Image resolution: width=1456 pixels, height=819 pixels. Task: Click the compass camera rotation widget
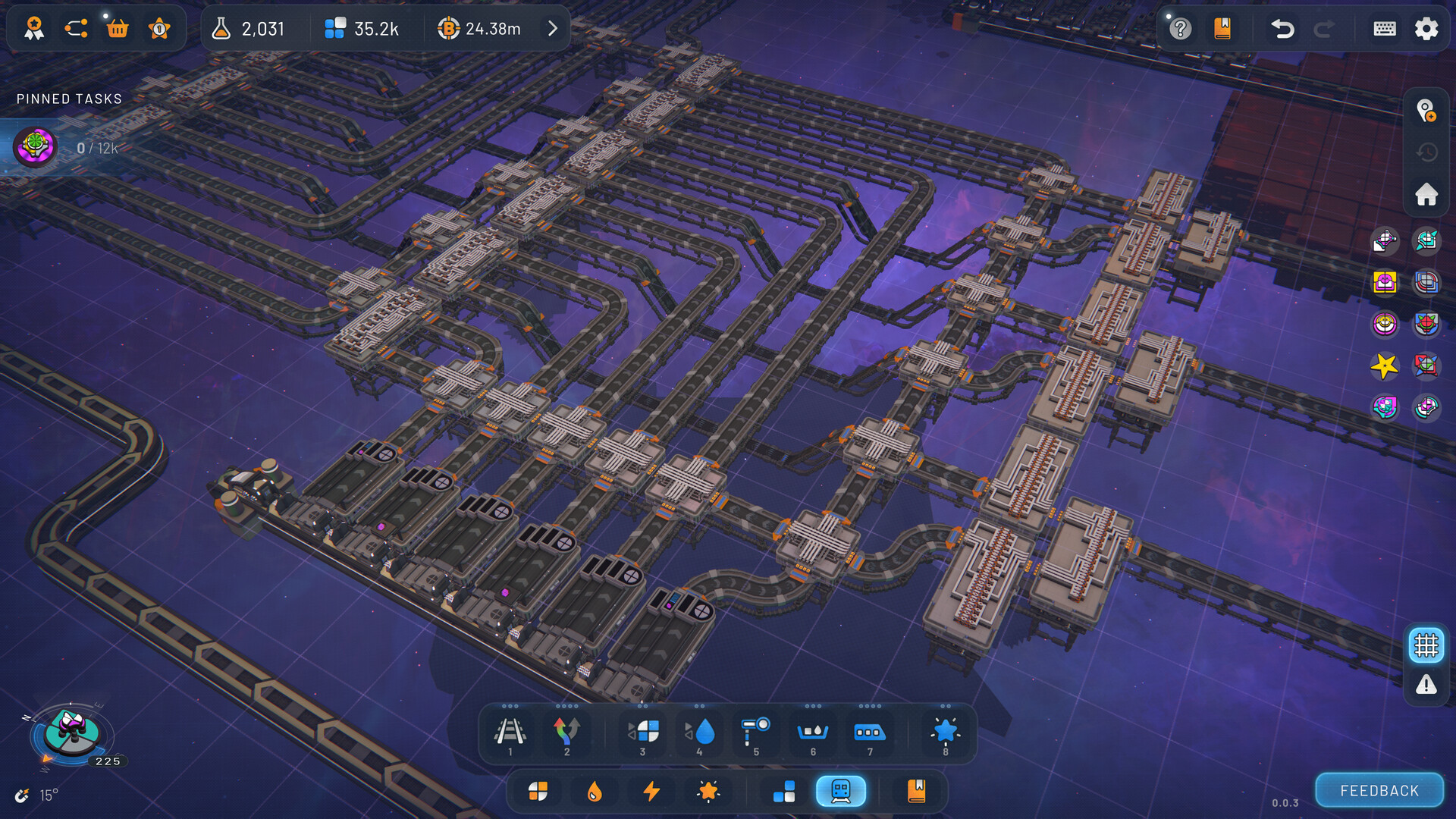click(x=71, y=734)
